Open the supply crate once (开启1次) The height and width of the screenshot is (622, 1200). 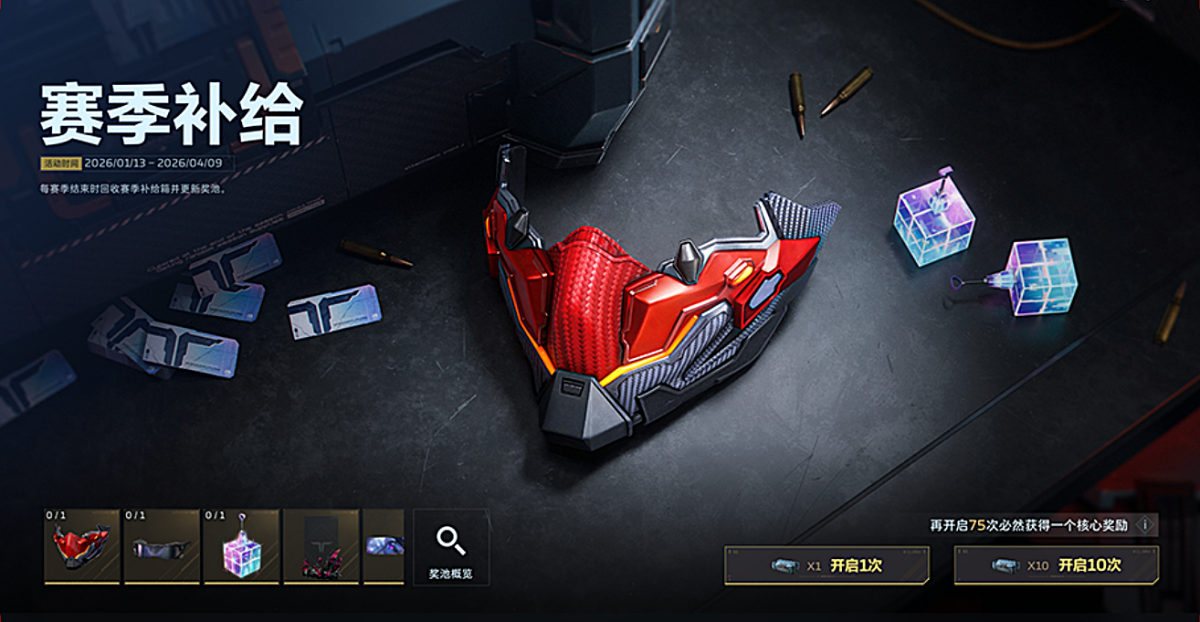(826, 565)
